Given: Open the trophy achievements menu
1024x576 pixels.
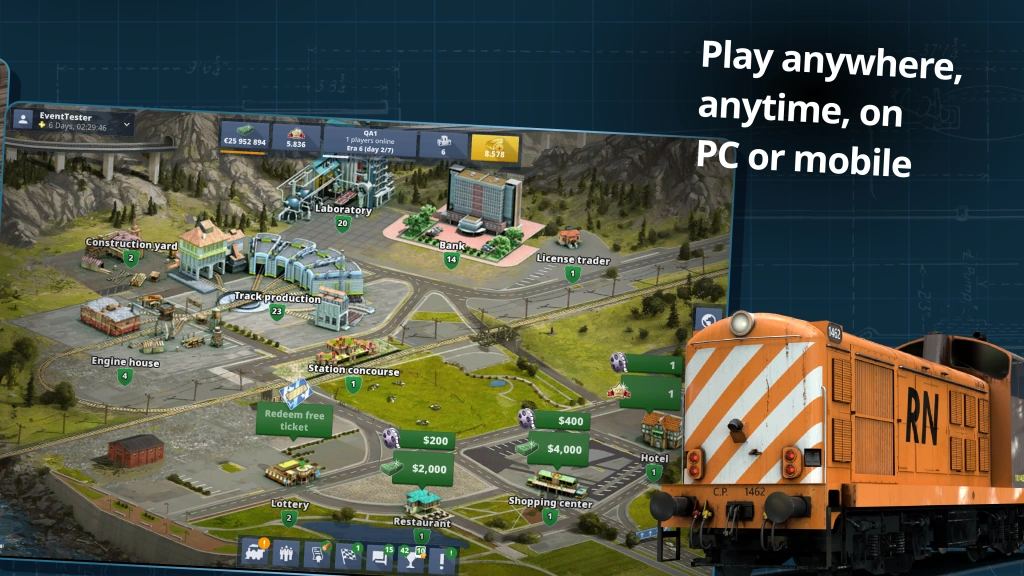Looking at the screenshot, I should point(411,559).
